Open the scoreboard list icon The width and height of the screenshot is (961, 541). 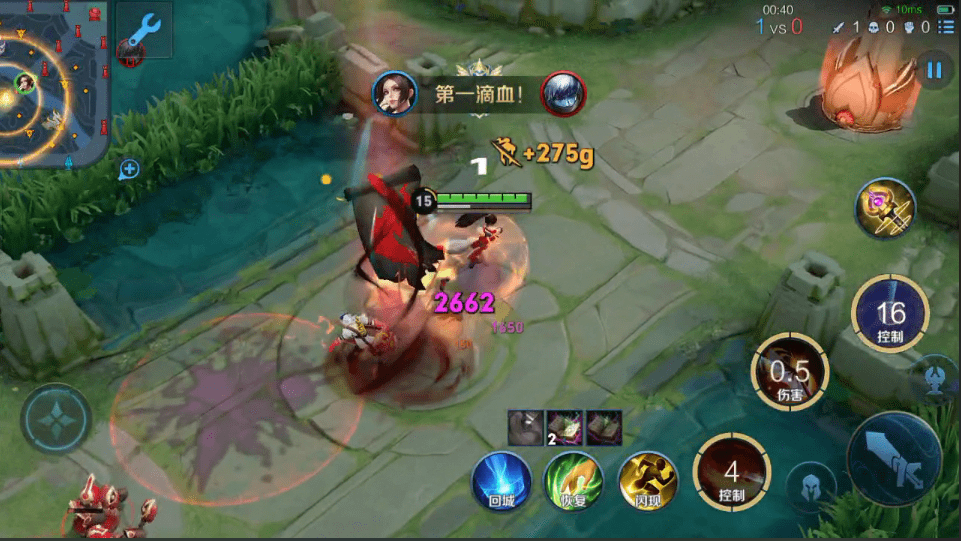(945, 27)
